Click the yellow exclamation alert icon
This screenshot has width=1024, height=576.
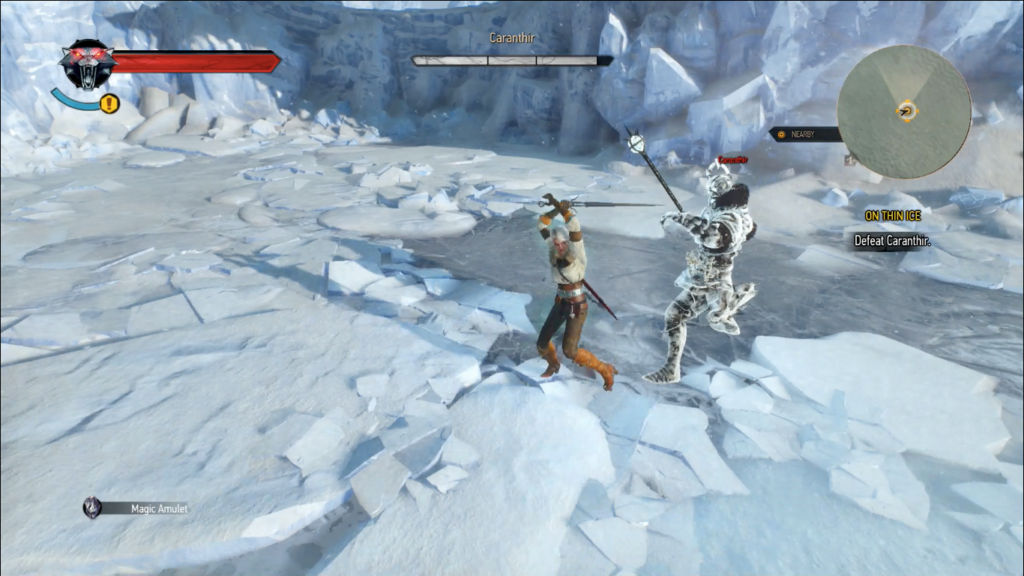pos(109,103)
